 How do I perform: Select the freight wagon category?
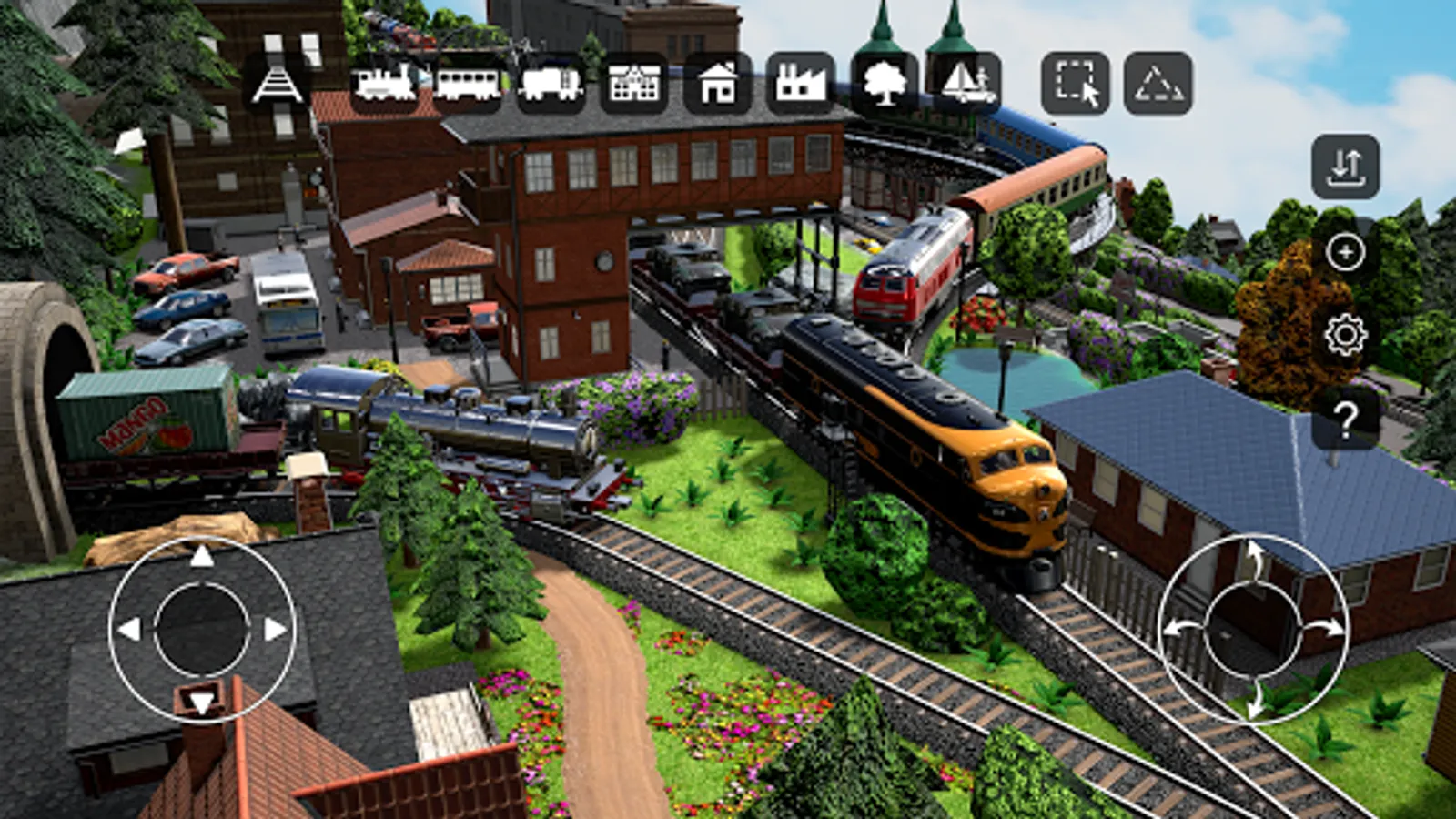(551, 84)
